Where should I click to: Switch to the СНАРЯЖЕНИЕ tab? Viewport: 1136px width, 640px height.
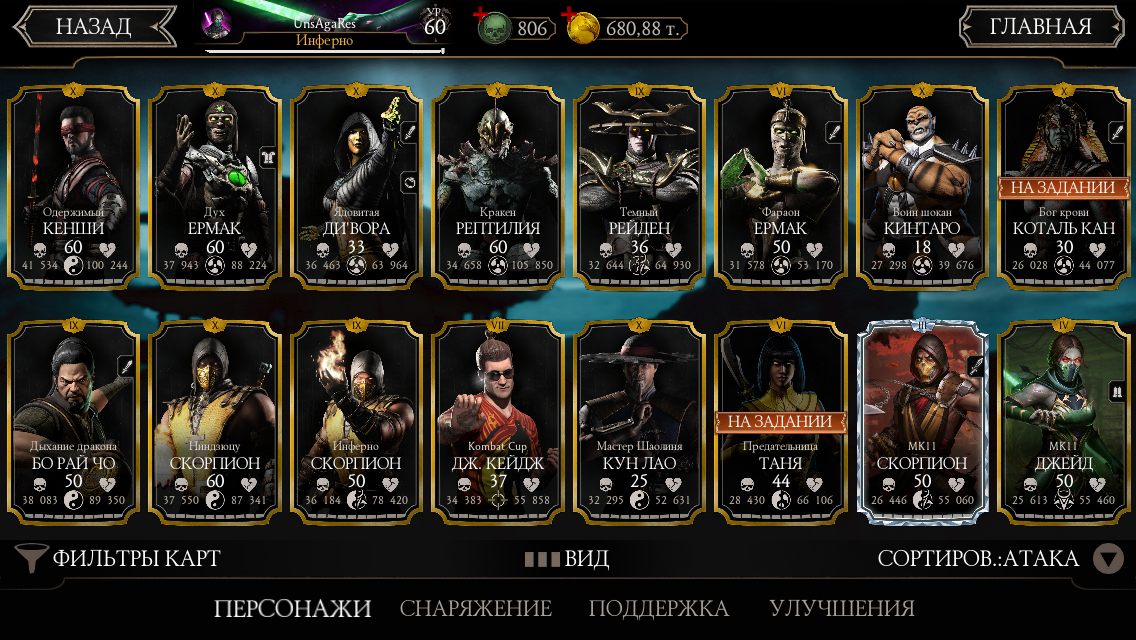pos(476,608)
